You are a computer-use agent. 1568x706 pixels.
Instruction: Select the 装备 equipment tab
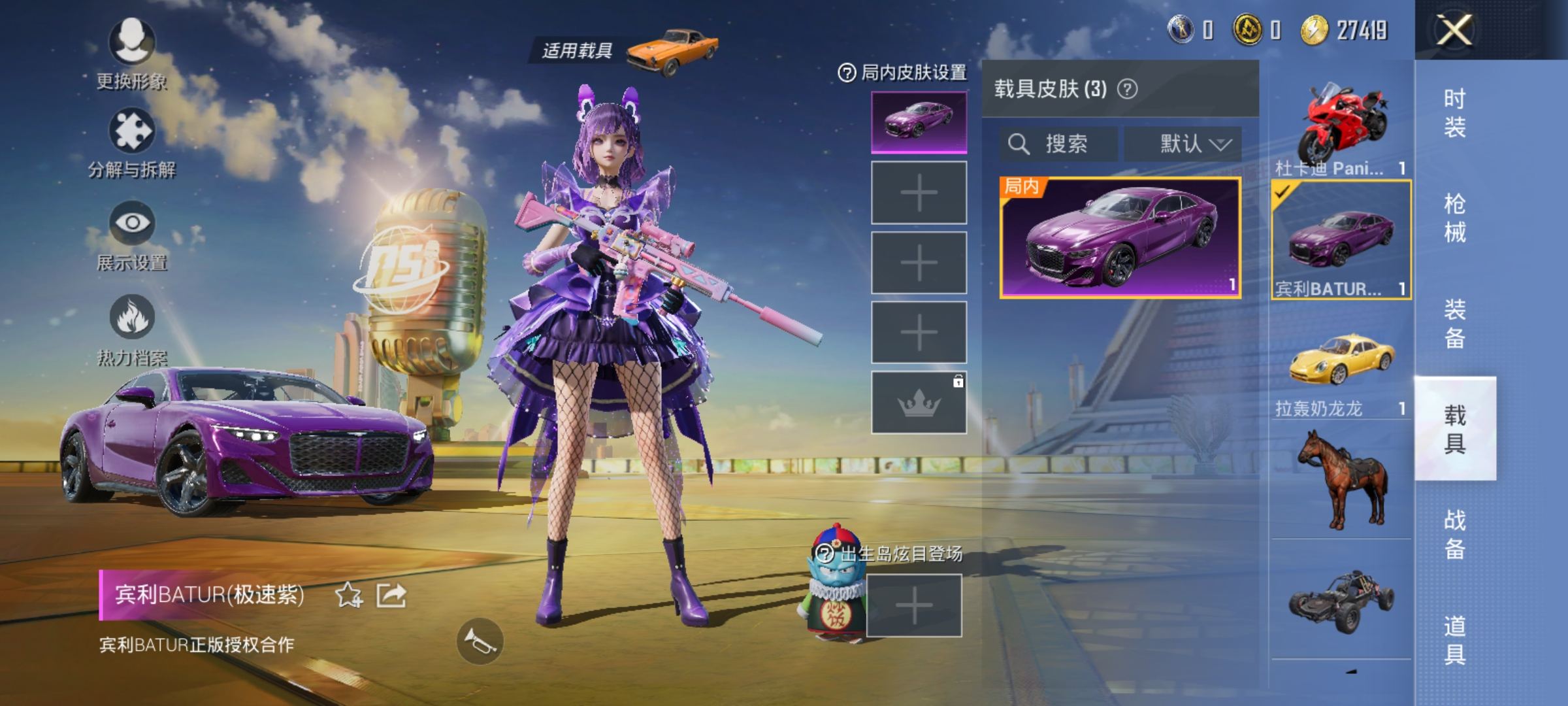[x=1455, y=324]
